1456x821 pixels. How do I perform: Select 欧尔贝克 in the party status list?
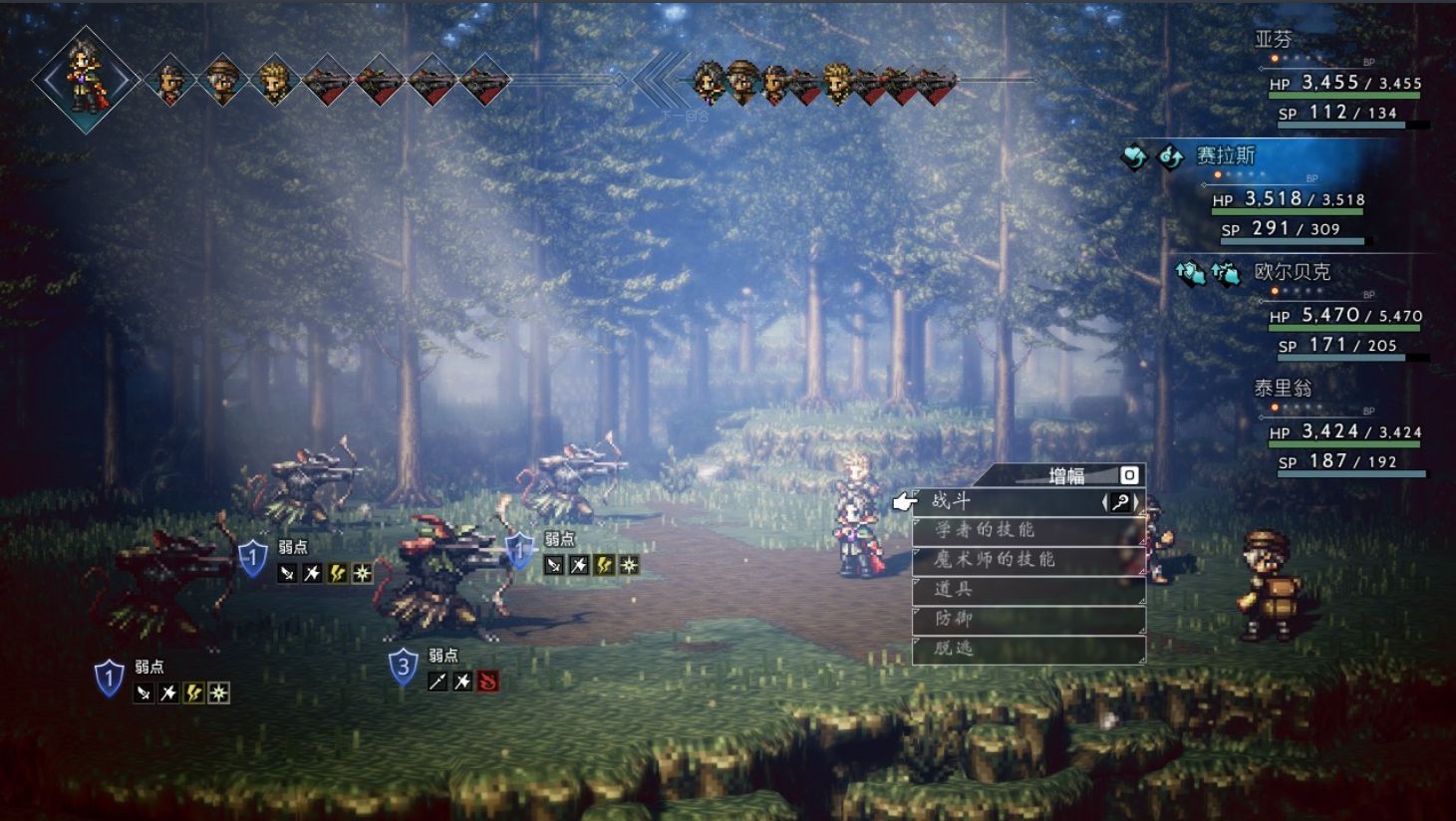pyautogui.click(x=1292, y=272)
